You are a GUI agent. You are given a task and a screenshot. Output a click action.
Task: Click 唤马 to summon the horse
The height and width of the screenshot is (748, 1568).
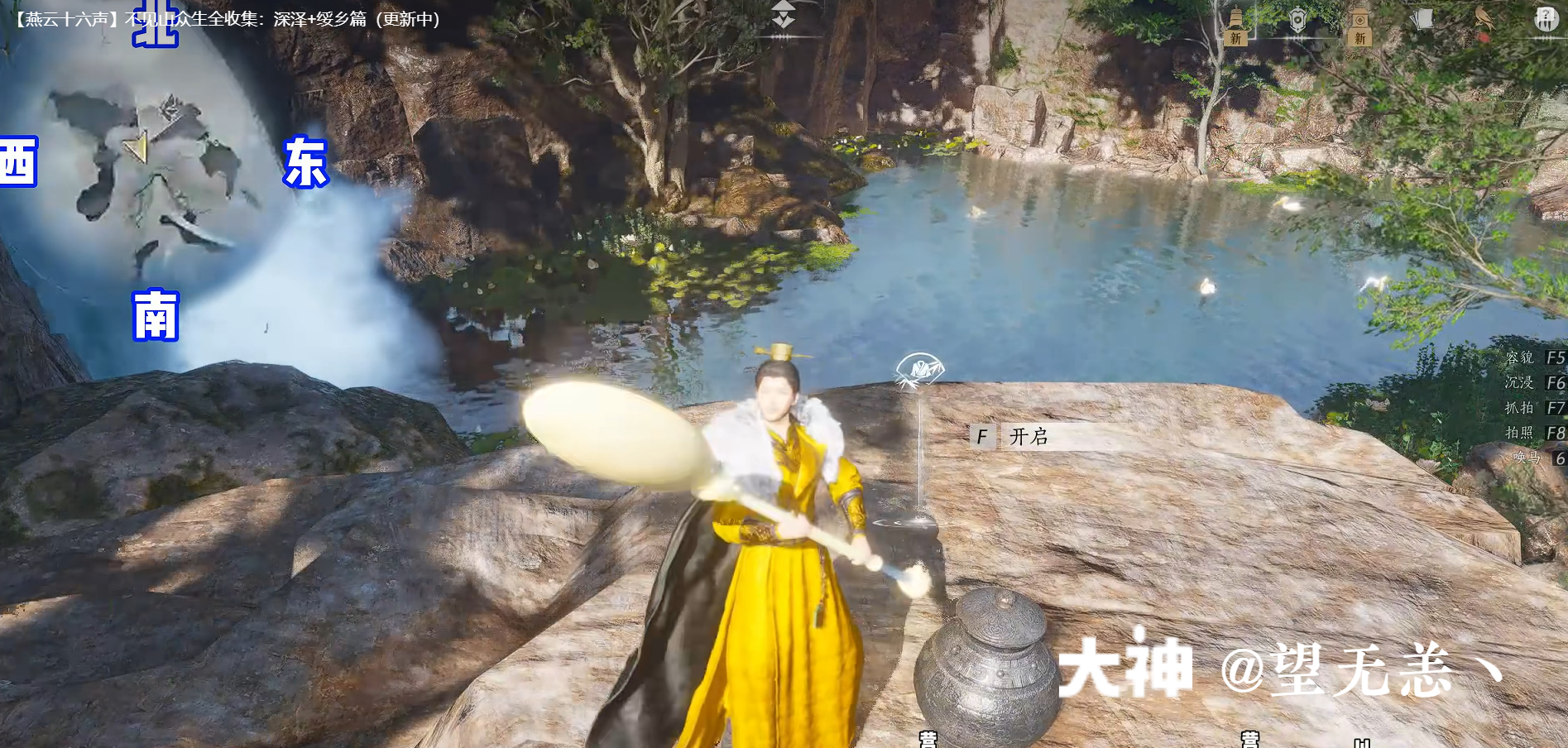coord(1525,456)
